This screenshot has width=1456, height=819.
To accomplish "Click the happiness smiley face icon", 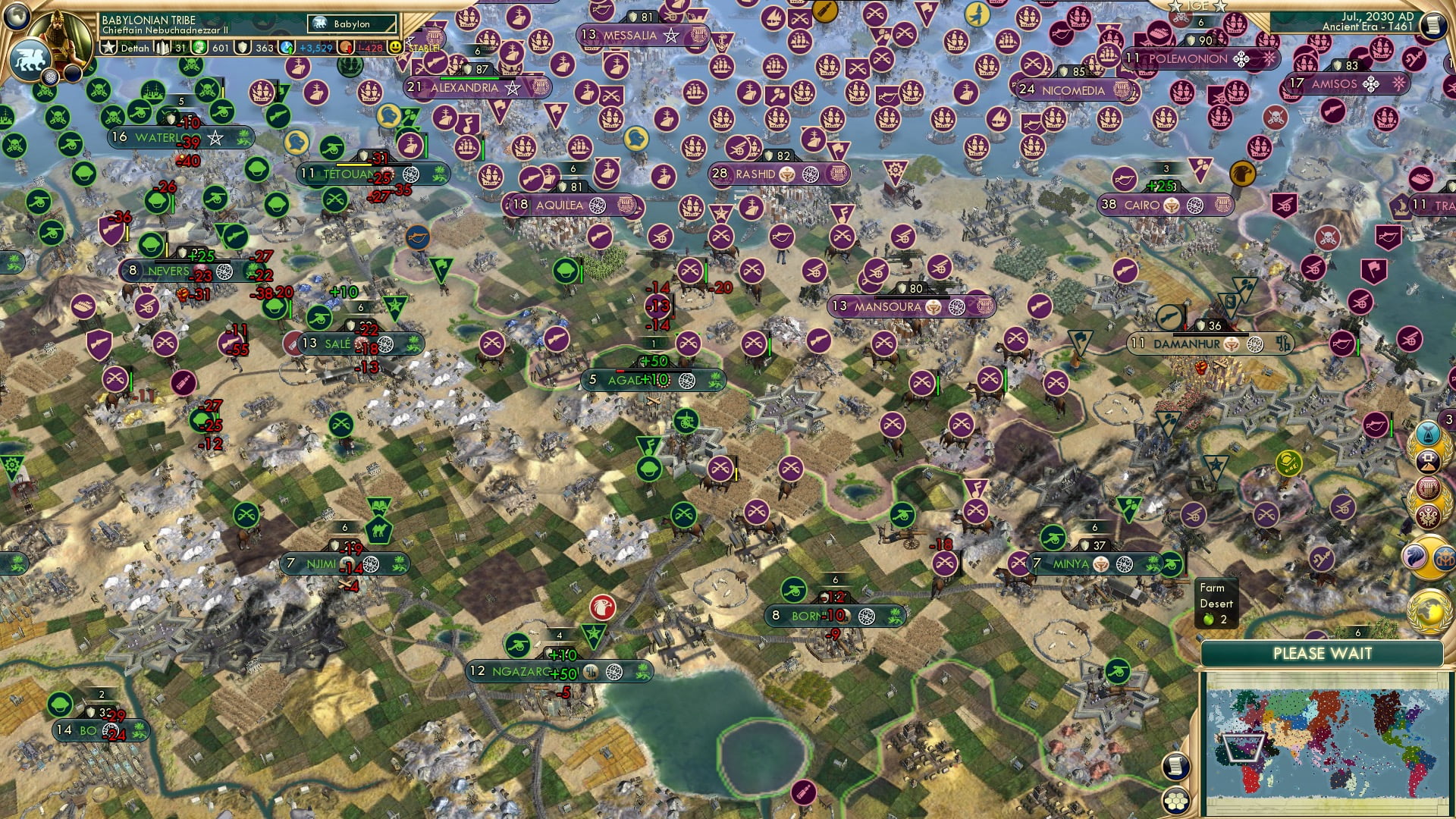I will click(395, 48).
